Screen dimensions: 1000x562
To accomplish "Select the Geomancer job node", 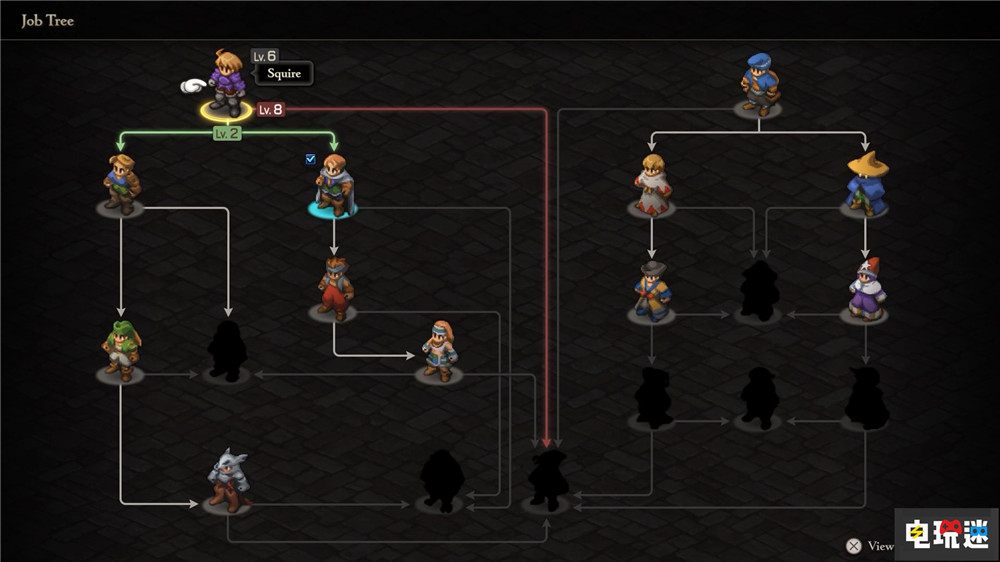I will click(438, 350).
